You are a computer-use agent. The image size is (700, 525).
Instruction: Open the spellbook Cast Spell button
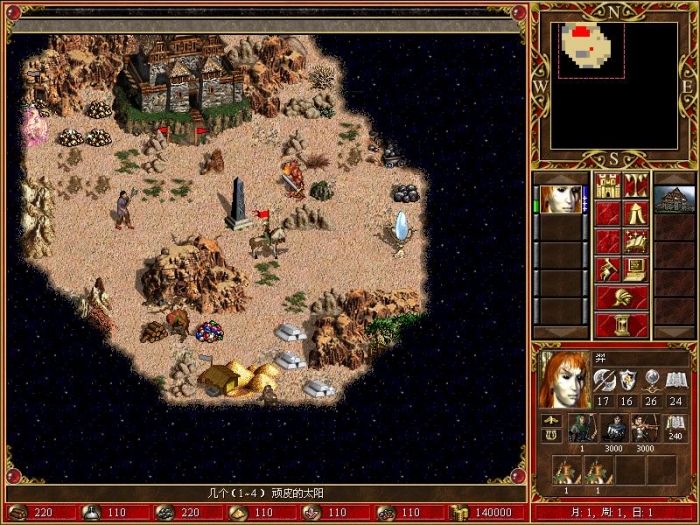pyautogui.click(x=635, y=241)
